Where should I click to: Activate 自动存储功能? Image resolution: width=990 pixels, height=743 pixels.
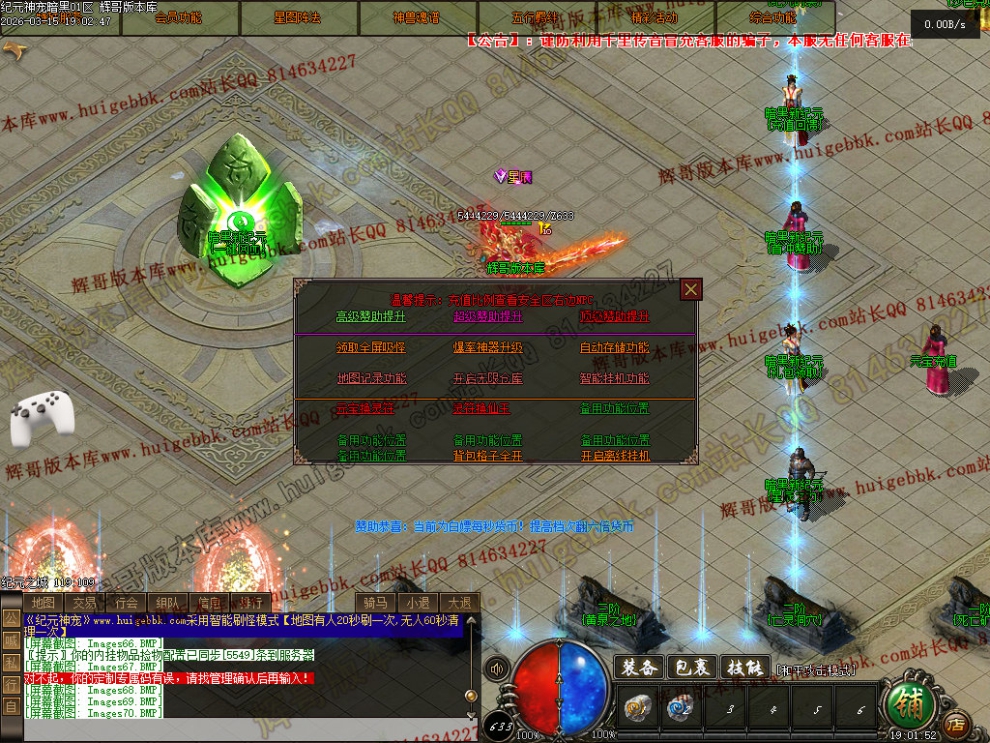click(x=615, y=348)
